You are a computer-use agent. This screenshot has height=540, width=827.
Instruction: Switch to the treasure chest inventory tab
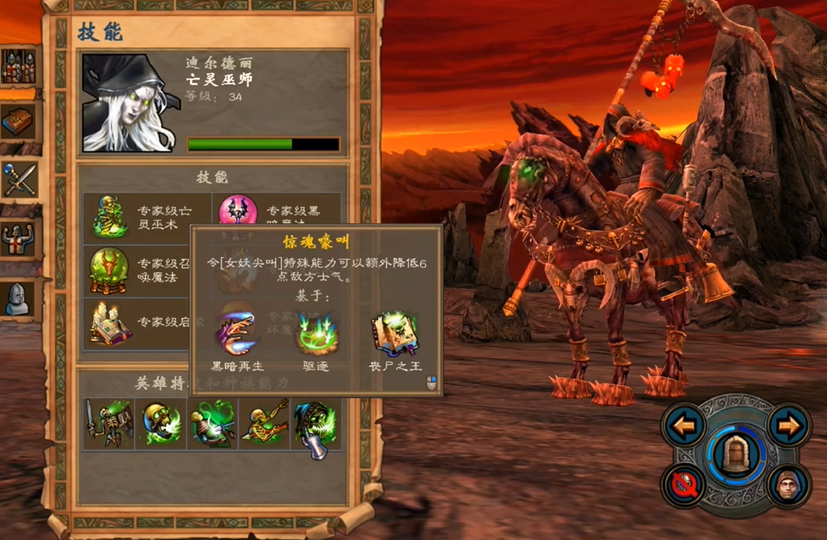point(18,123)
